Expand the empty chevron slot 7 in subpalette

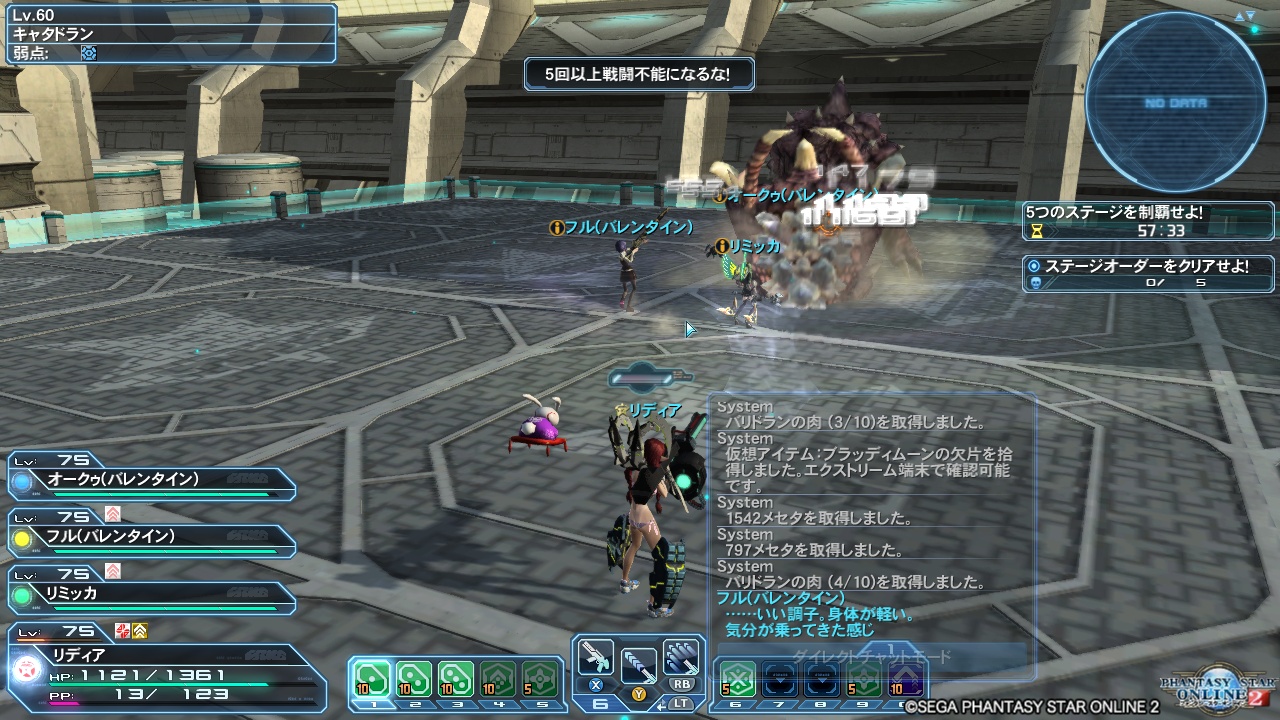[x=781, y=680]
